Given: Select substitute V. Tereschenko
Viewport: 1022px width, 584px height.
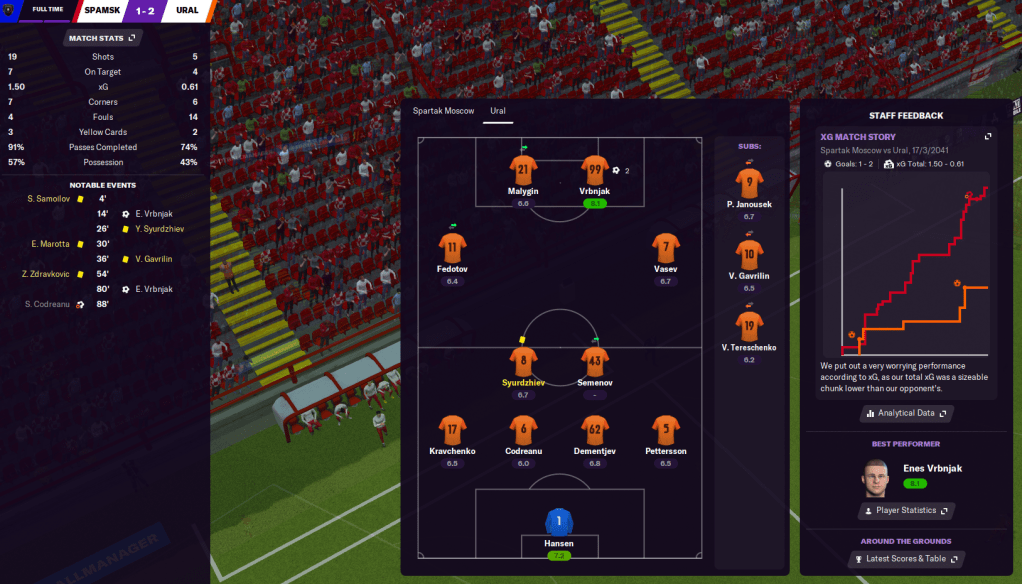Looking at the screenshot, I should [x=749, y=326].
